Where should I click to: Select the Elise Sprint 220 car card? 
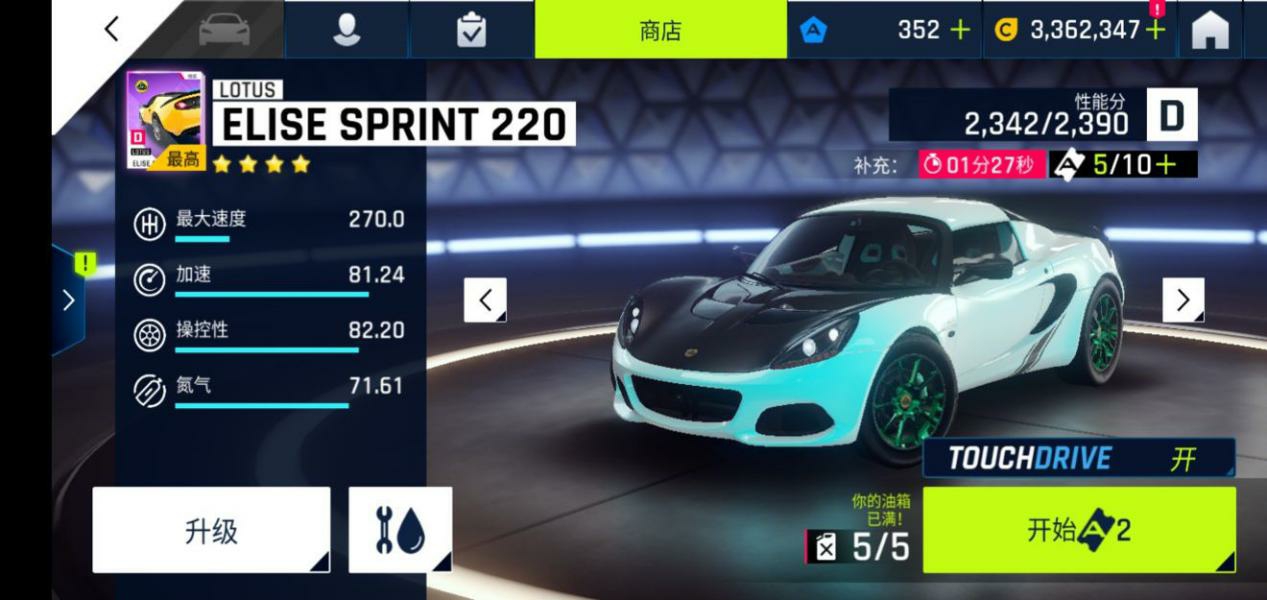pyautogui.click(x=165, y=120)
